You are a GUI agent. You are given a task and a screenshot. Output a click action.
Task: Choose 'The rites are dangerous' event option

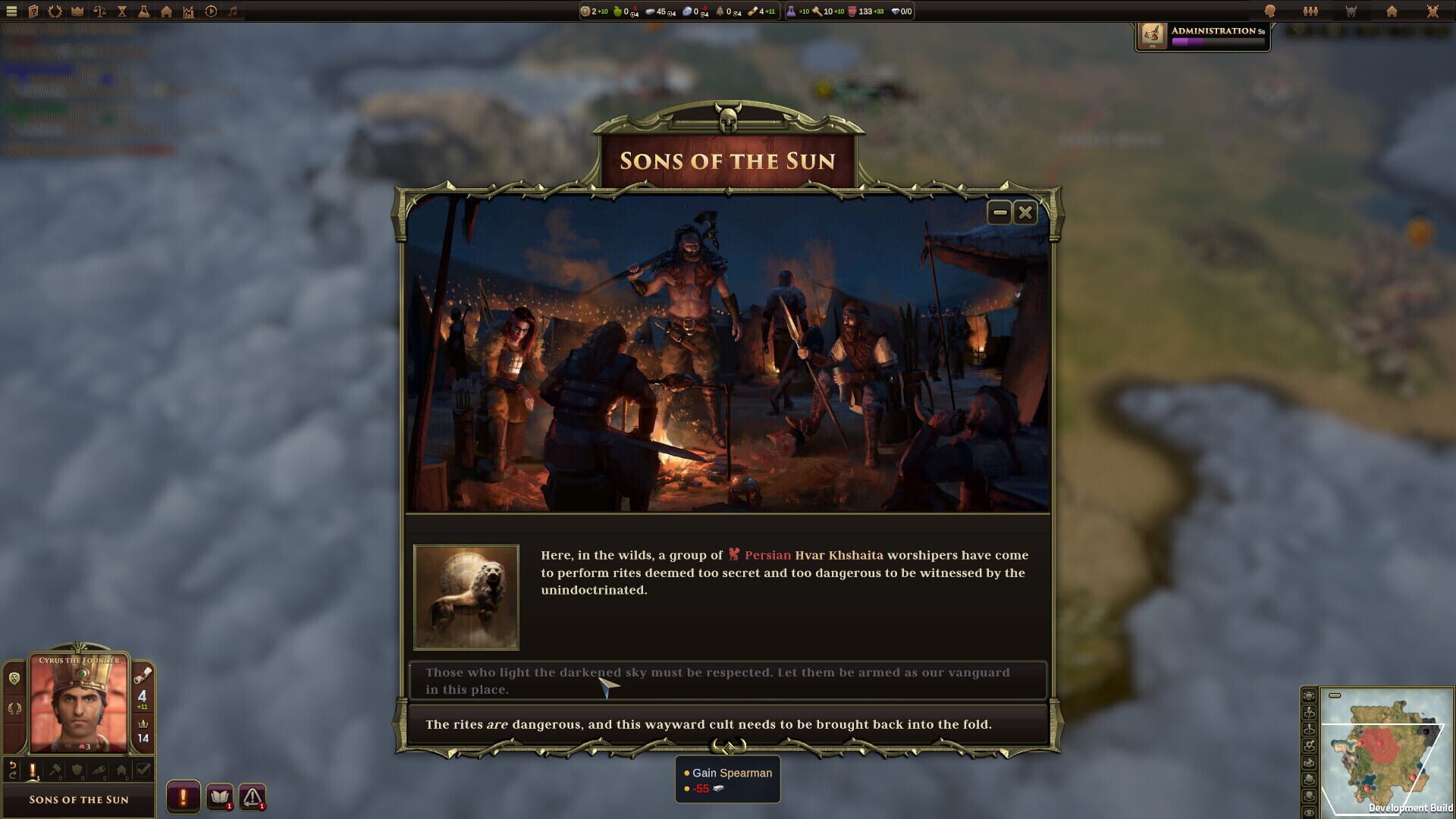coord(728,724)
